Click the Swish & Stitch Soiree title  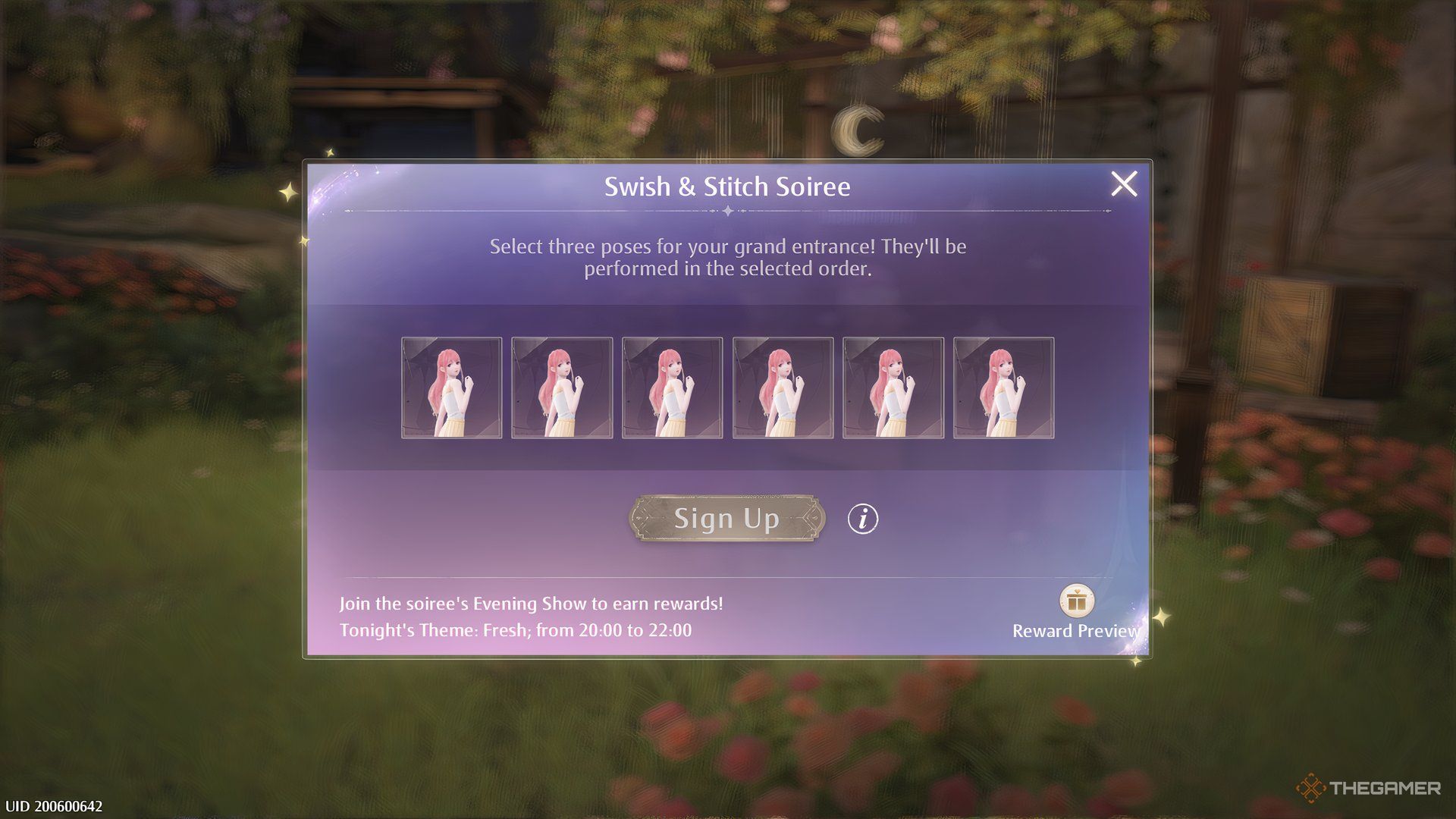728,185
